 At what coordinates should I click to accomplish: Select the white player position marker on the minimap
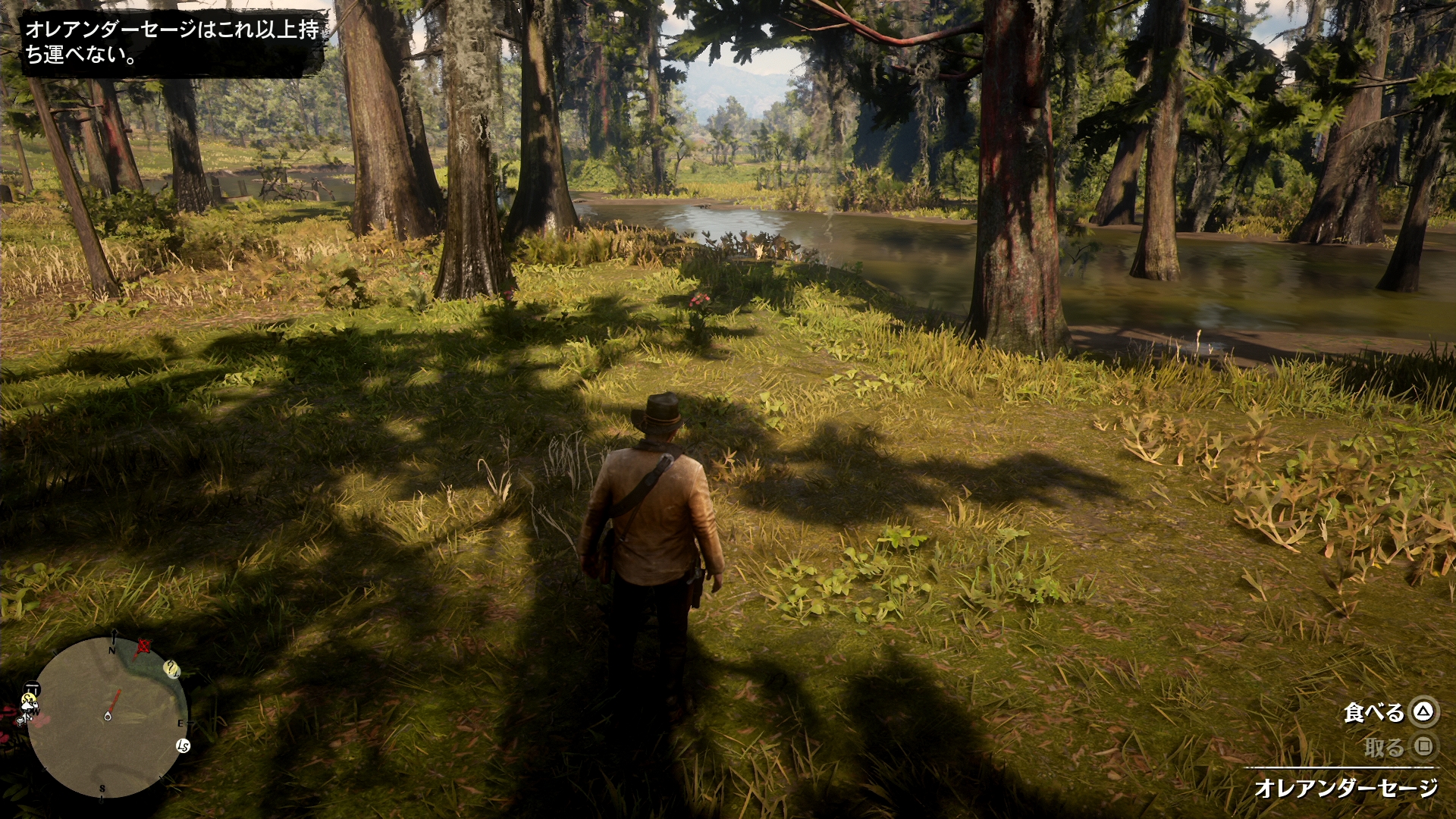click(108, 716)
